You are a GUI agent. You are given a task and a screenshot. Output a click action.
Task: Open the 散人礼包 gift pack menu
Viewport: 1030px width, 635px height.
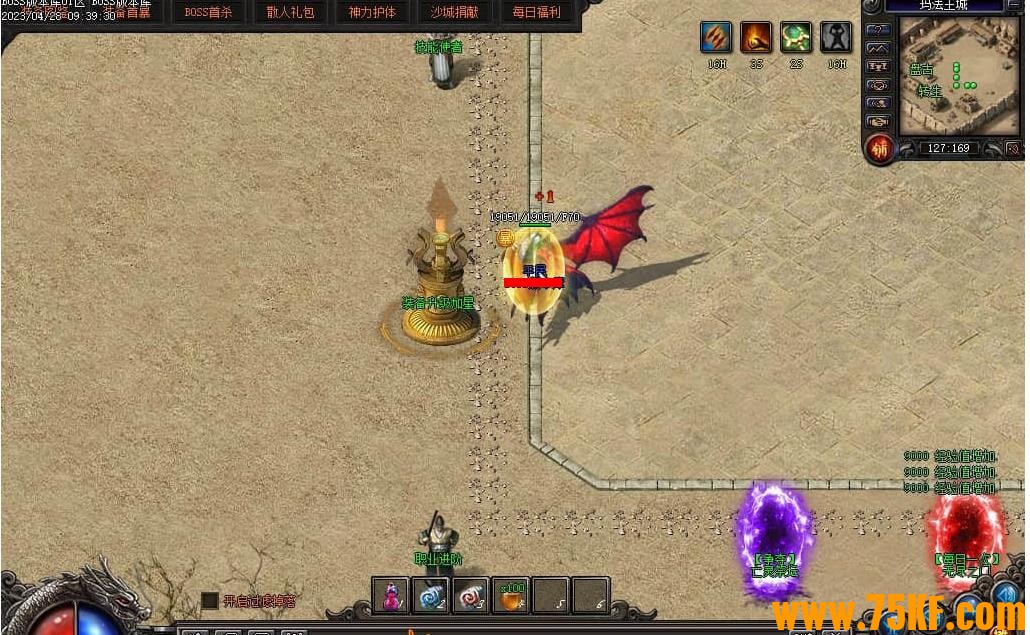[x=290, y=13]
